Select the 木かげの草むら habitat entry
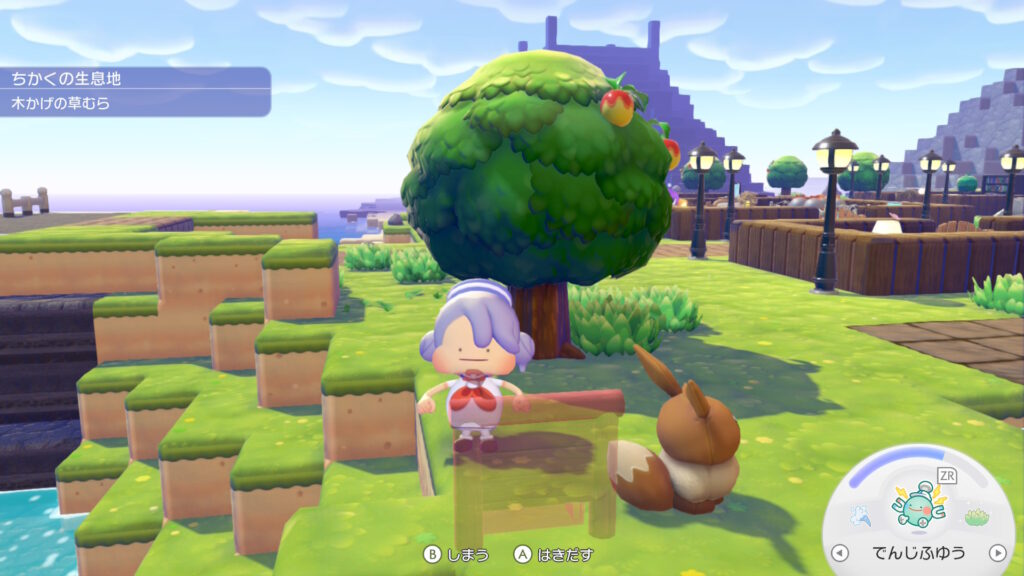1024x576 pixels. tap(134, 103)
